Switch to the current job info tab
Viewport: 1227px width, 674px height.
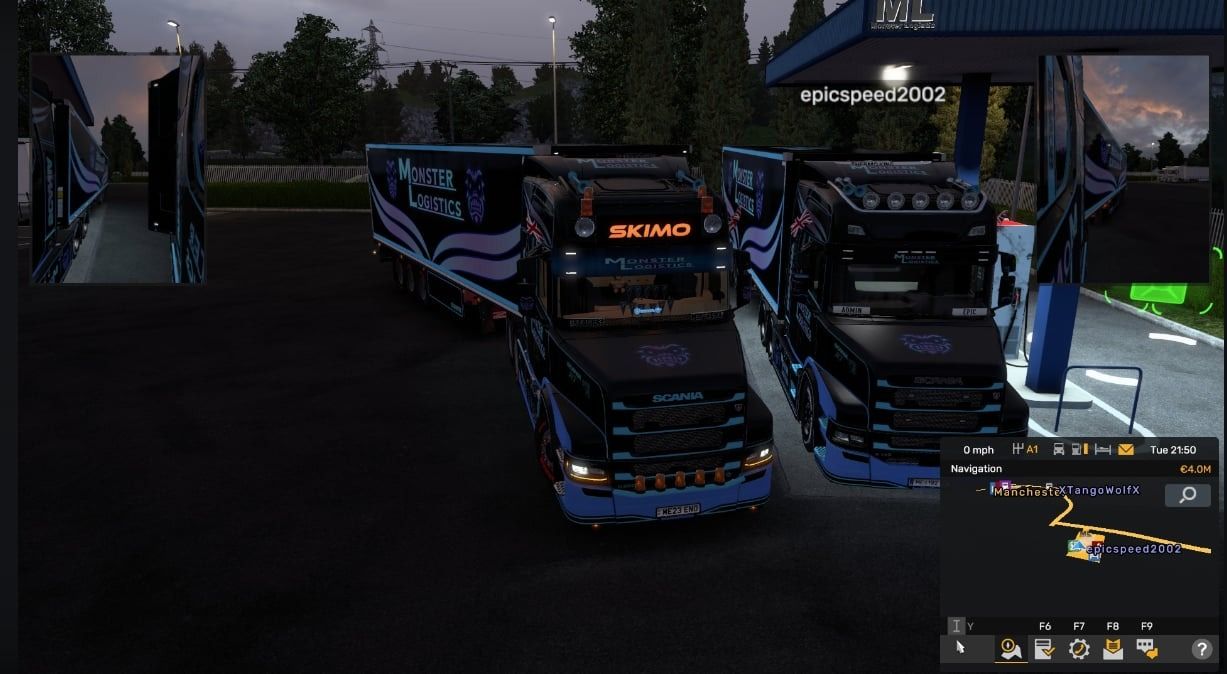pos(1045,649)
